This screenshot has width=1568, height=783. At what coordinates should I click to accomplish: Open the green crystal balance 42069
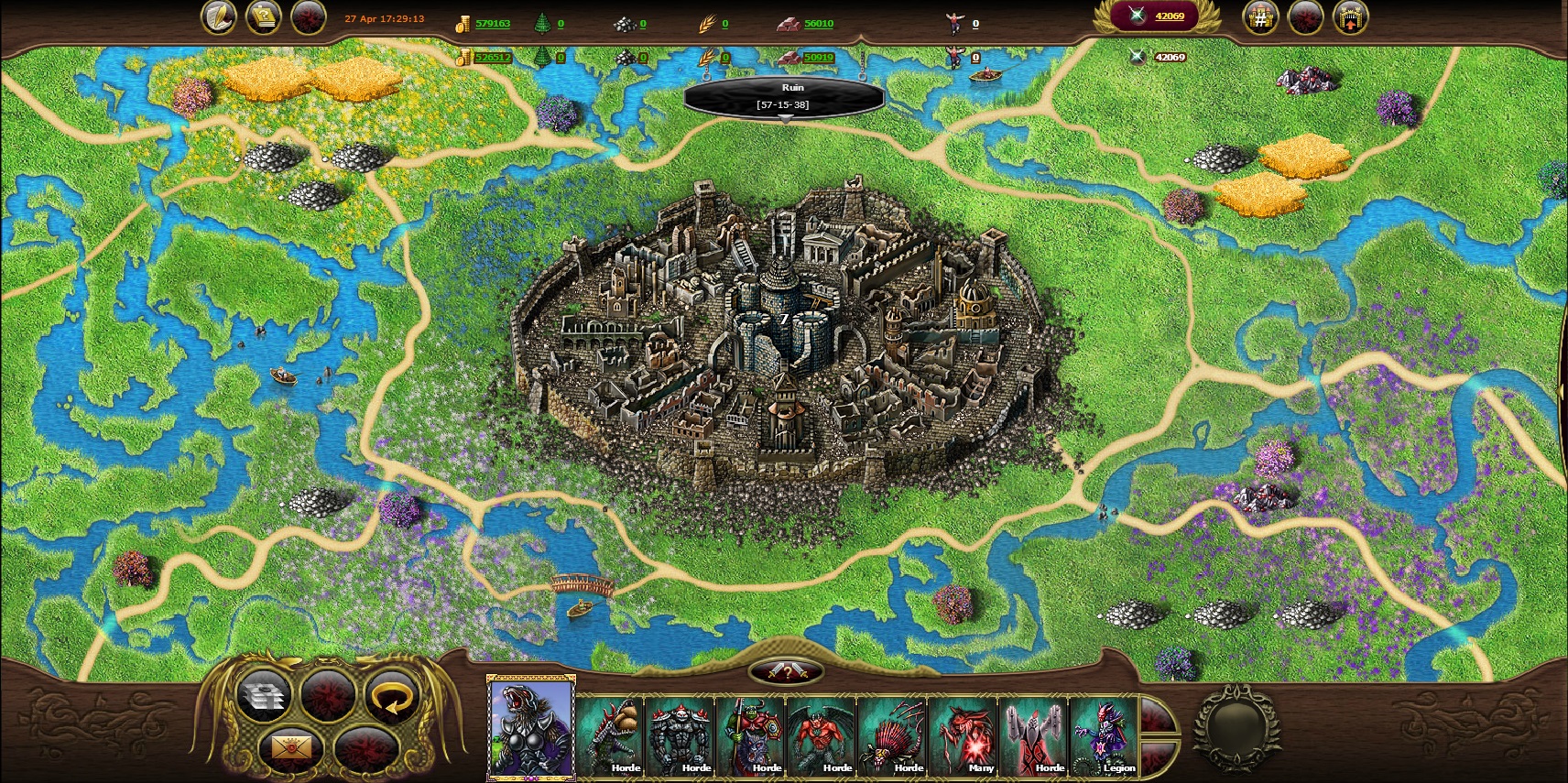coord(1156,16)
